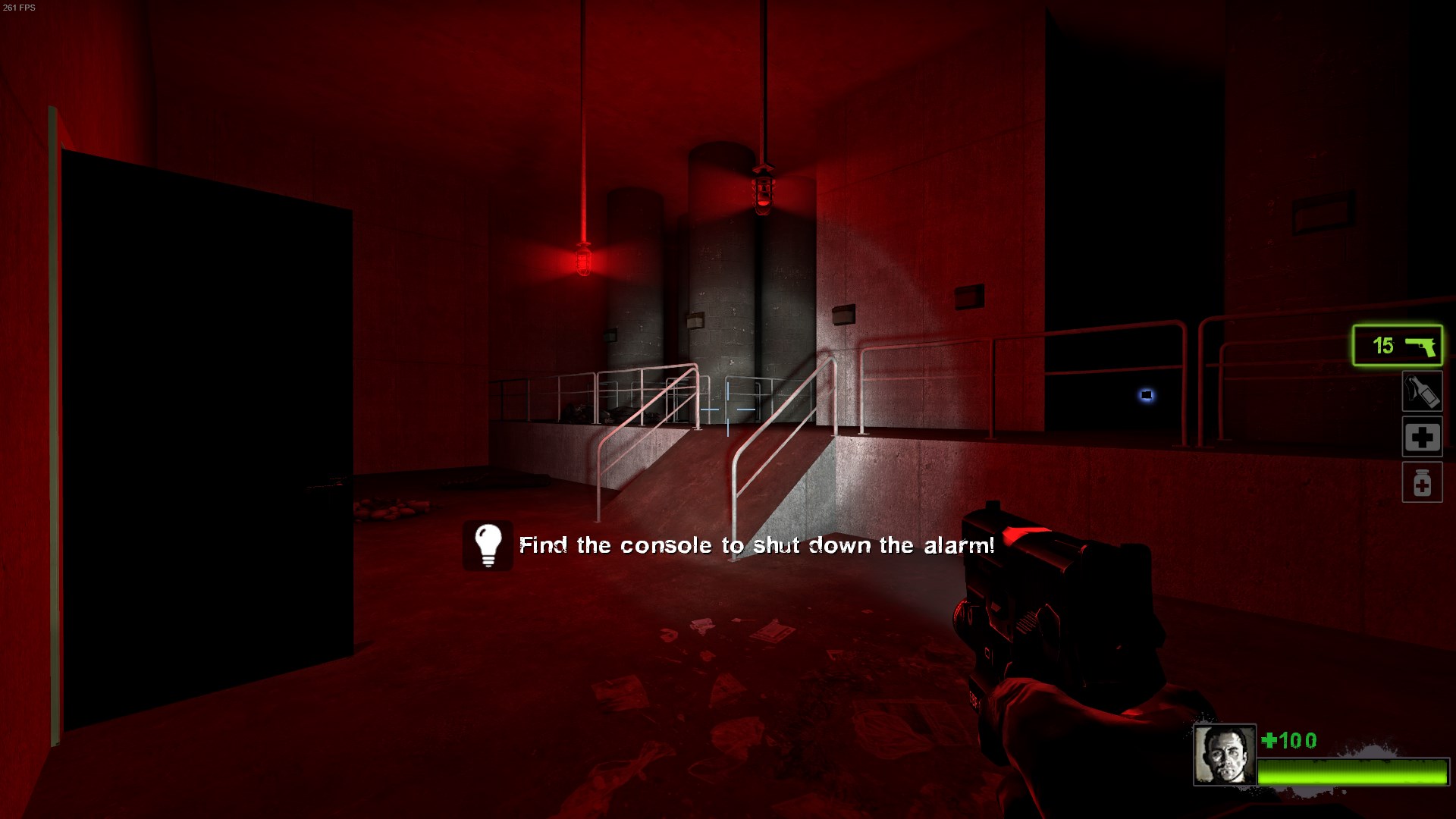This screenshot has width=1456, height=819.
Task: Click the survivor character portrait
Action: pos(1224,755)
